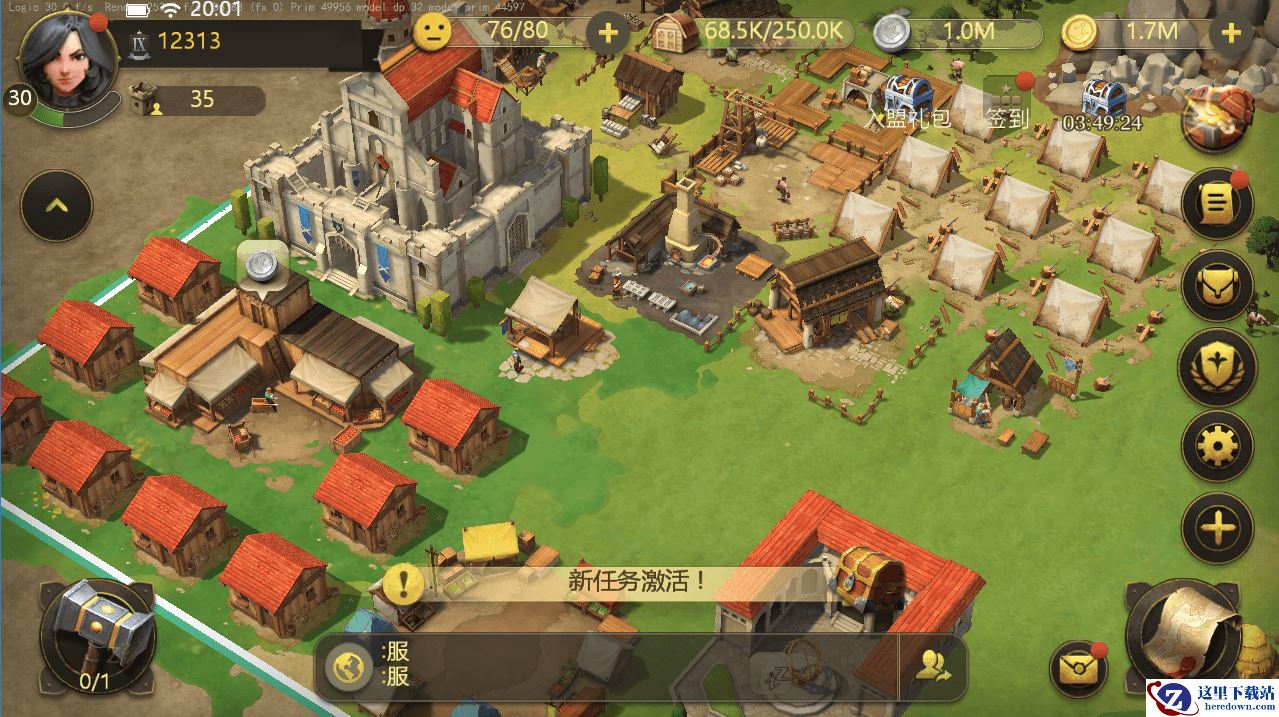Image resolution: width=1279 pixels, height=717 pixels.
Task: Open the gear settings button
Action: click(1217, 446)
